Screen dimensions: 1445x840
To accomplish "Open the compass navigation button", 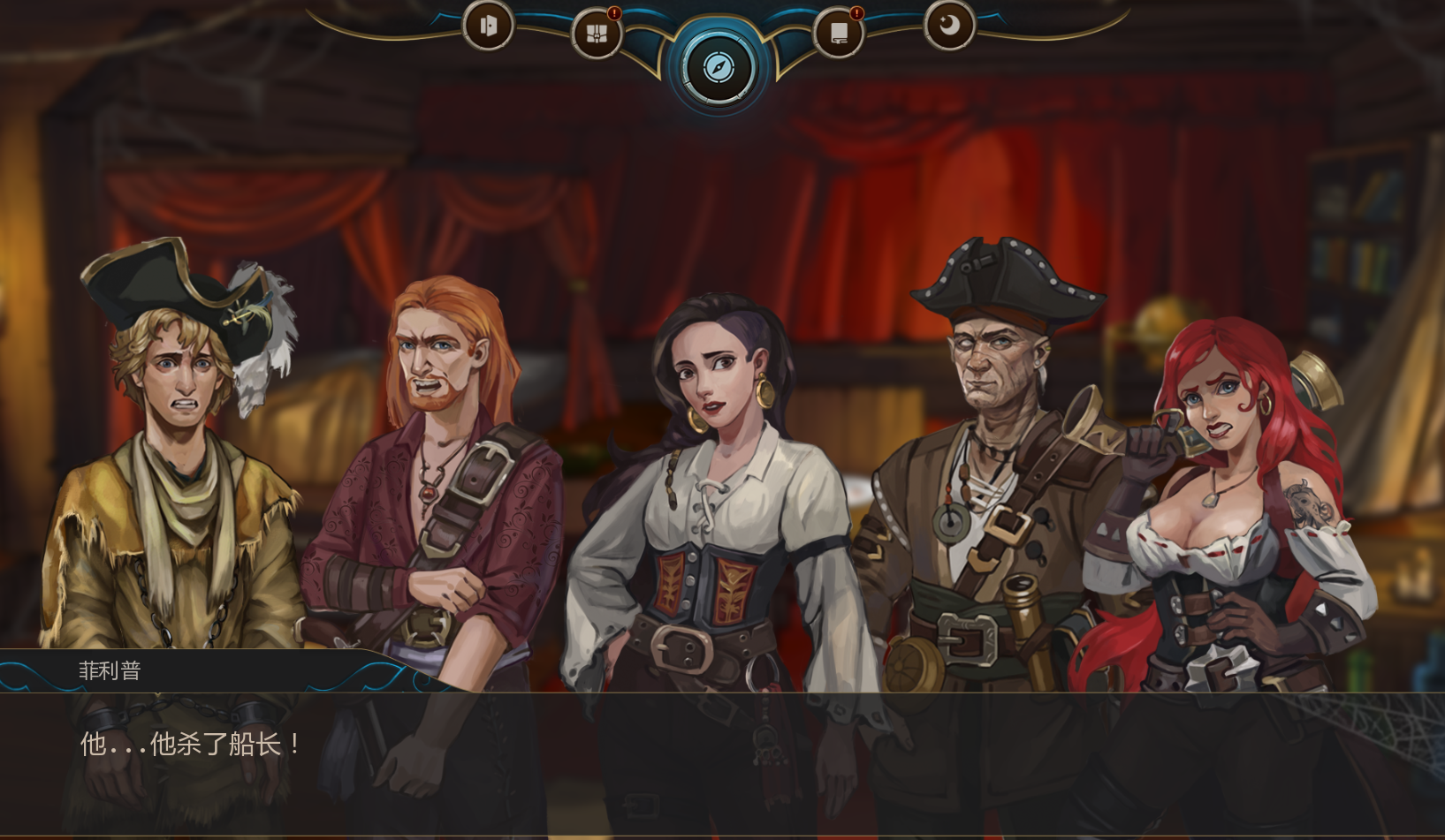I will tap(719, 67).
